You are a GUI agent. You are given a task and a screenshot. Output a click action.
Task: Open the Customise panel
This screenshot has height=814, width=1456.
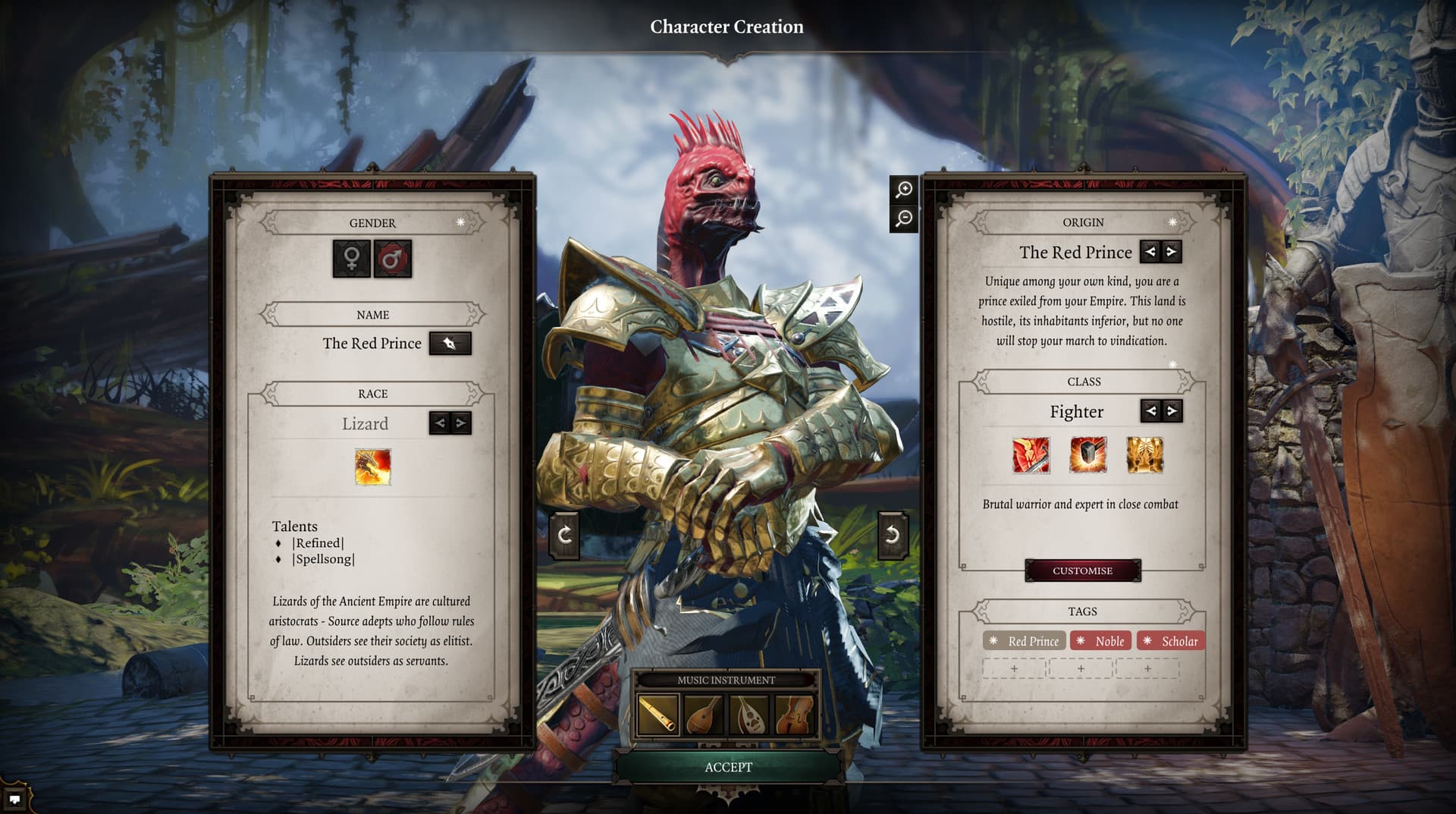pos(1083,570)
